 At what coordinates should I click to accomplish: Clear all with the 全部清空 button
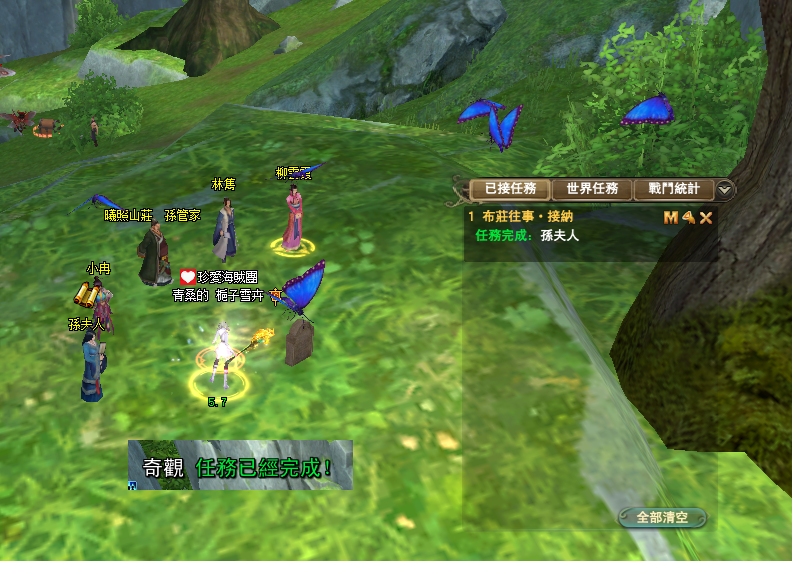coord(662,517)
